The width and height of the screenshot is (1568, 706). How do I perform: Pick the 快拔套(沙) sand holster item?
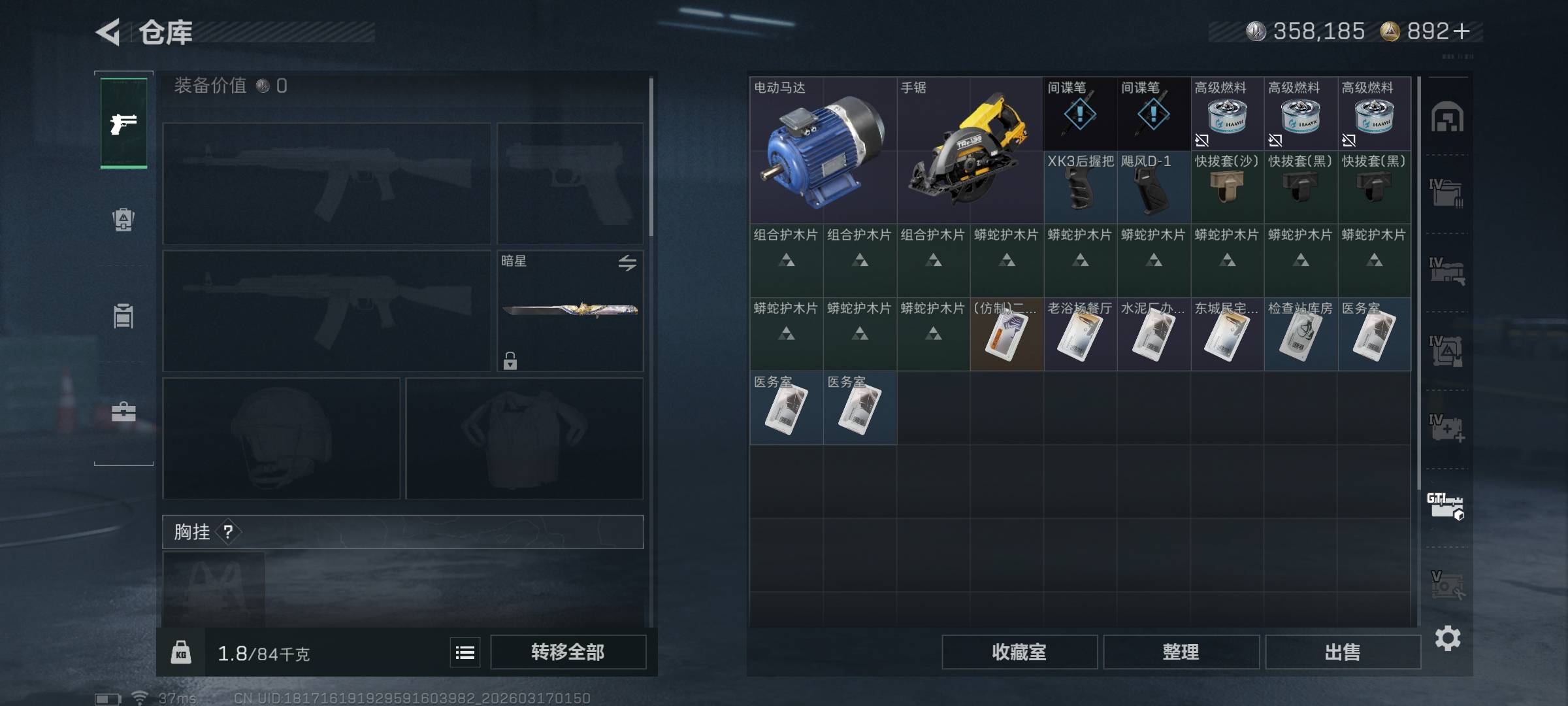click(x=1227, y=188)
